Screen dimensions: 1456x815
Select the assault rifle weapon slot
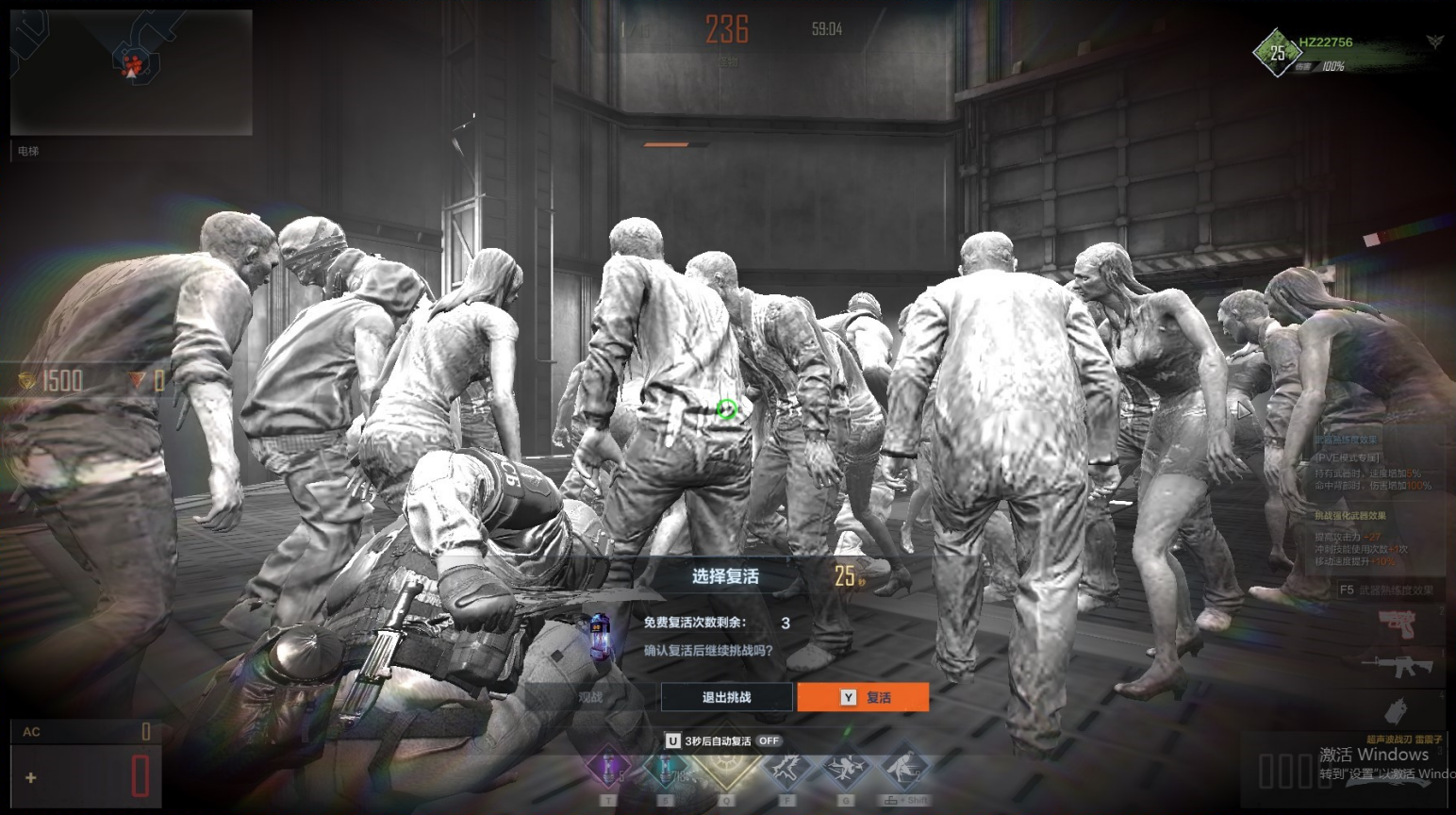point(1398,666)
